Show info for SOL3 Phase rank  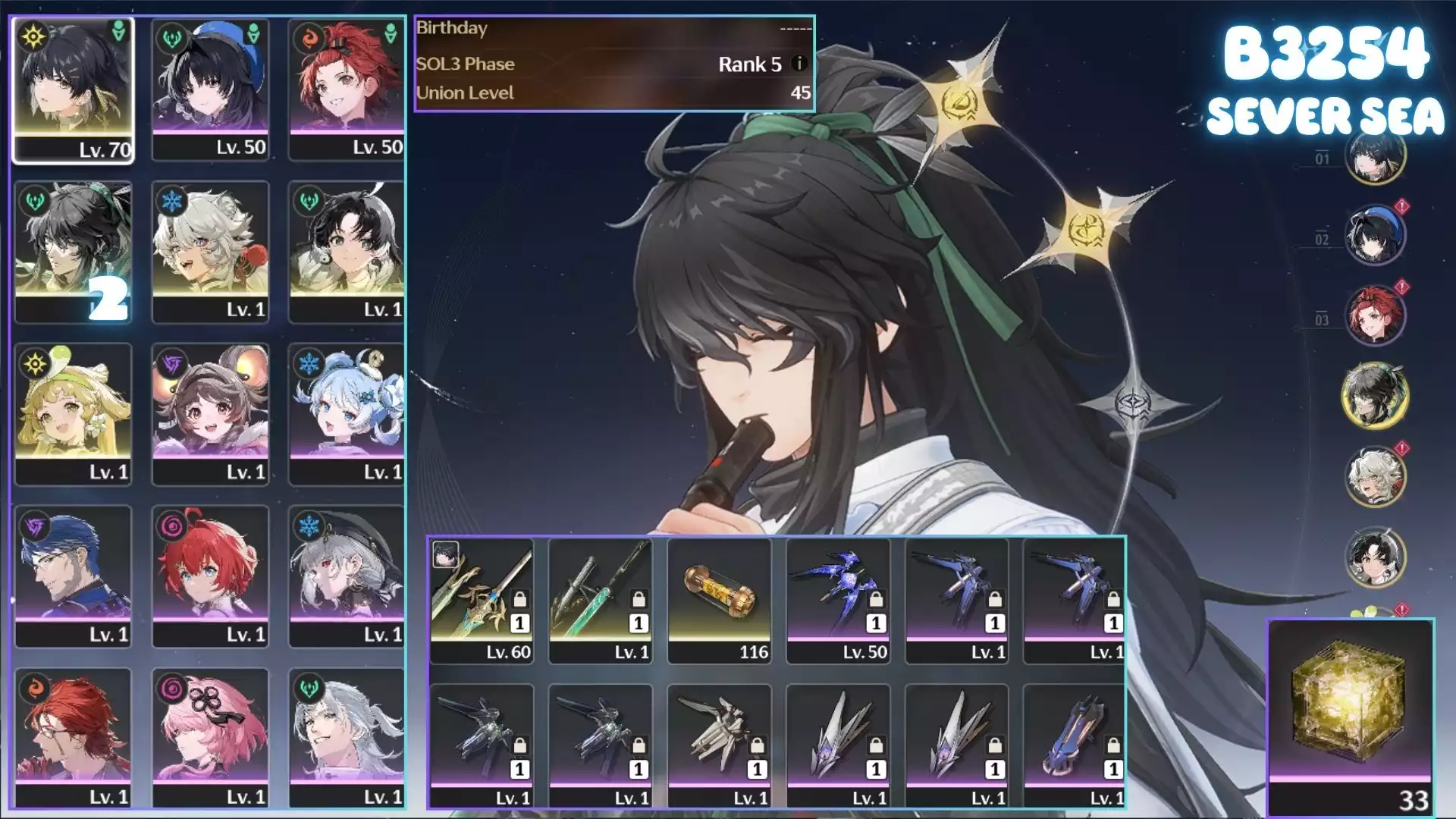point(799,64)
